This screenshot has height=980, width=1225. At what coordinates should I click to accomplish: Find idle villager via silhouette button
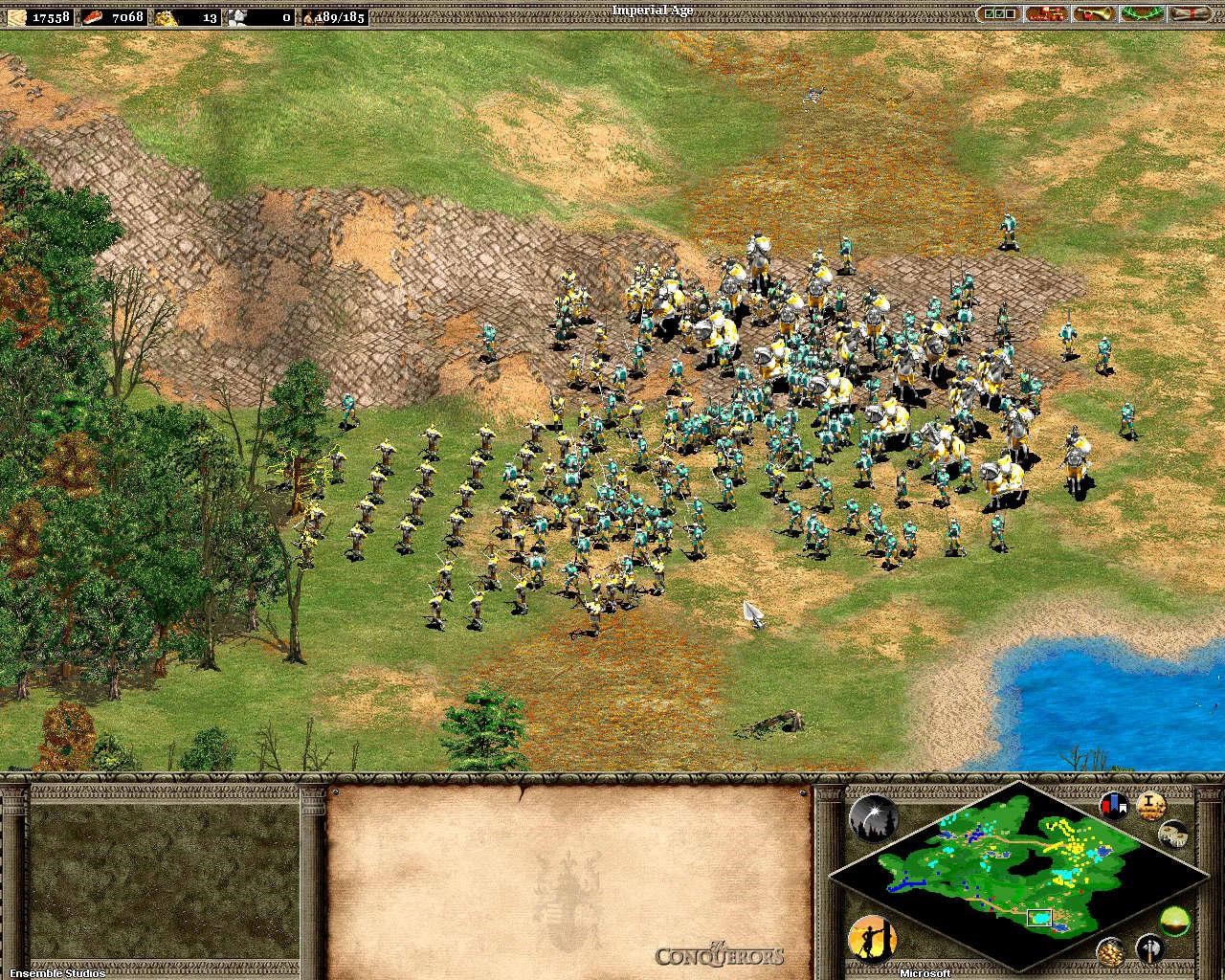[874, 940]
